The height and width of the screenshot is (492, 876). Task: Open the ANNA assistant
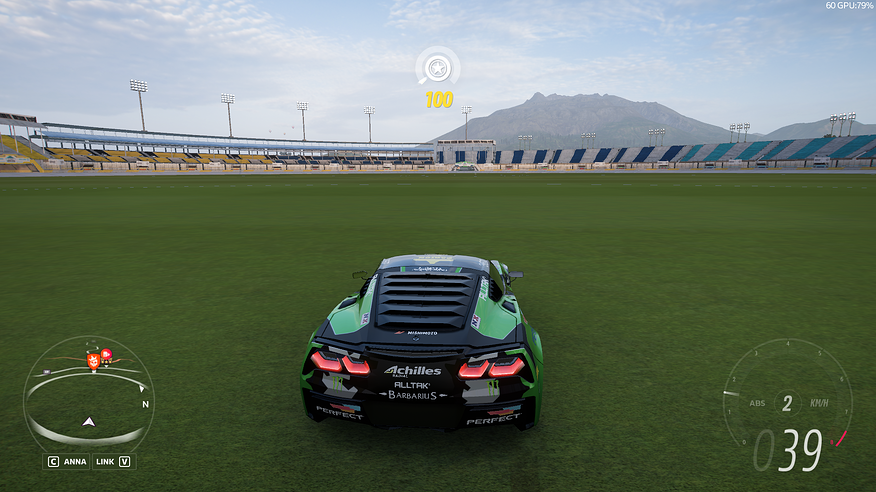[x=67, y=462]
